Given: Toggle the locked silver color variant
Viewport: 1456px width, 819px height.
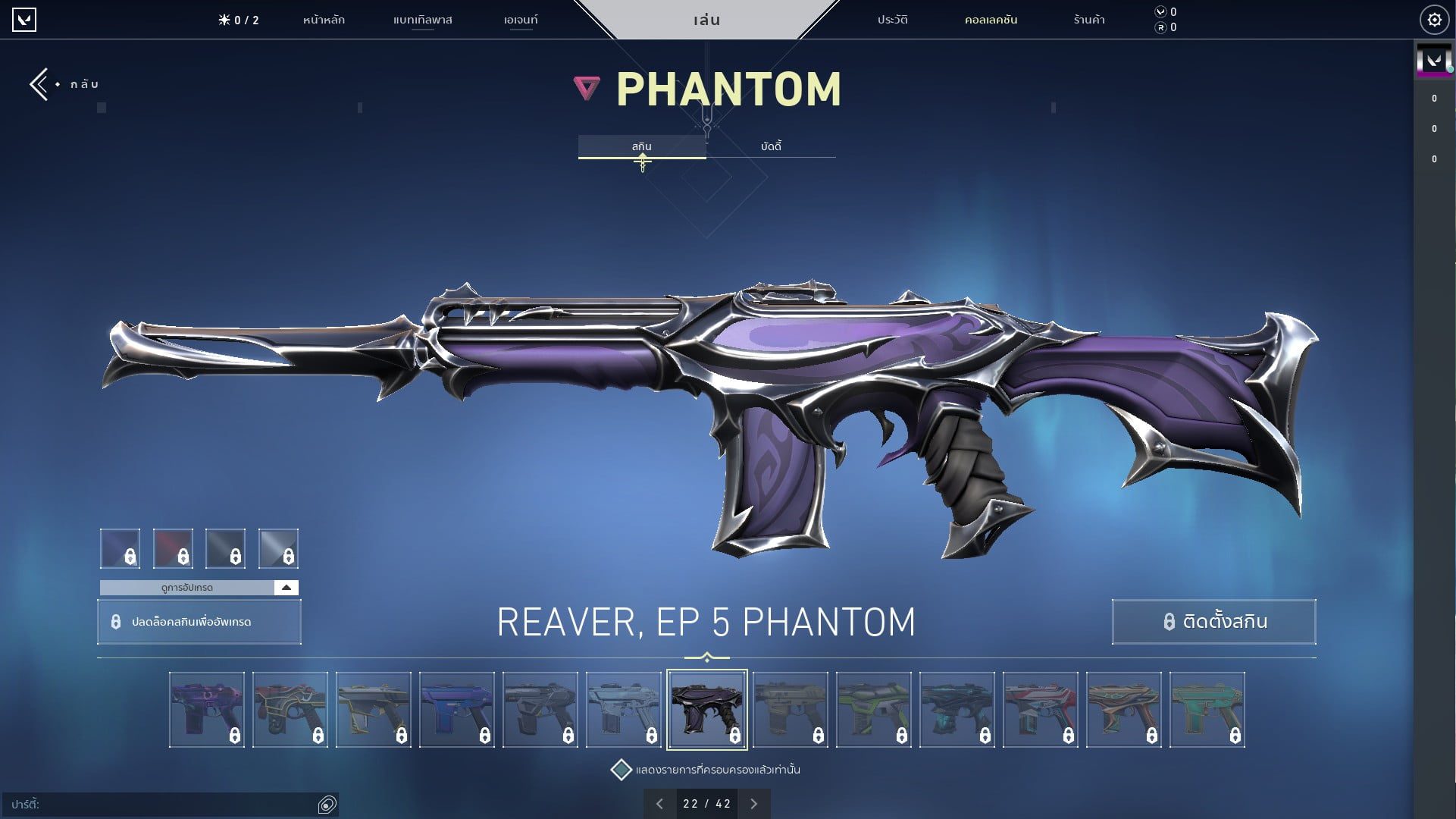Looking at the screenshot, I should 280,548.
